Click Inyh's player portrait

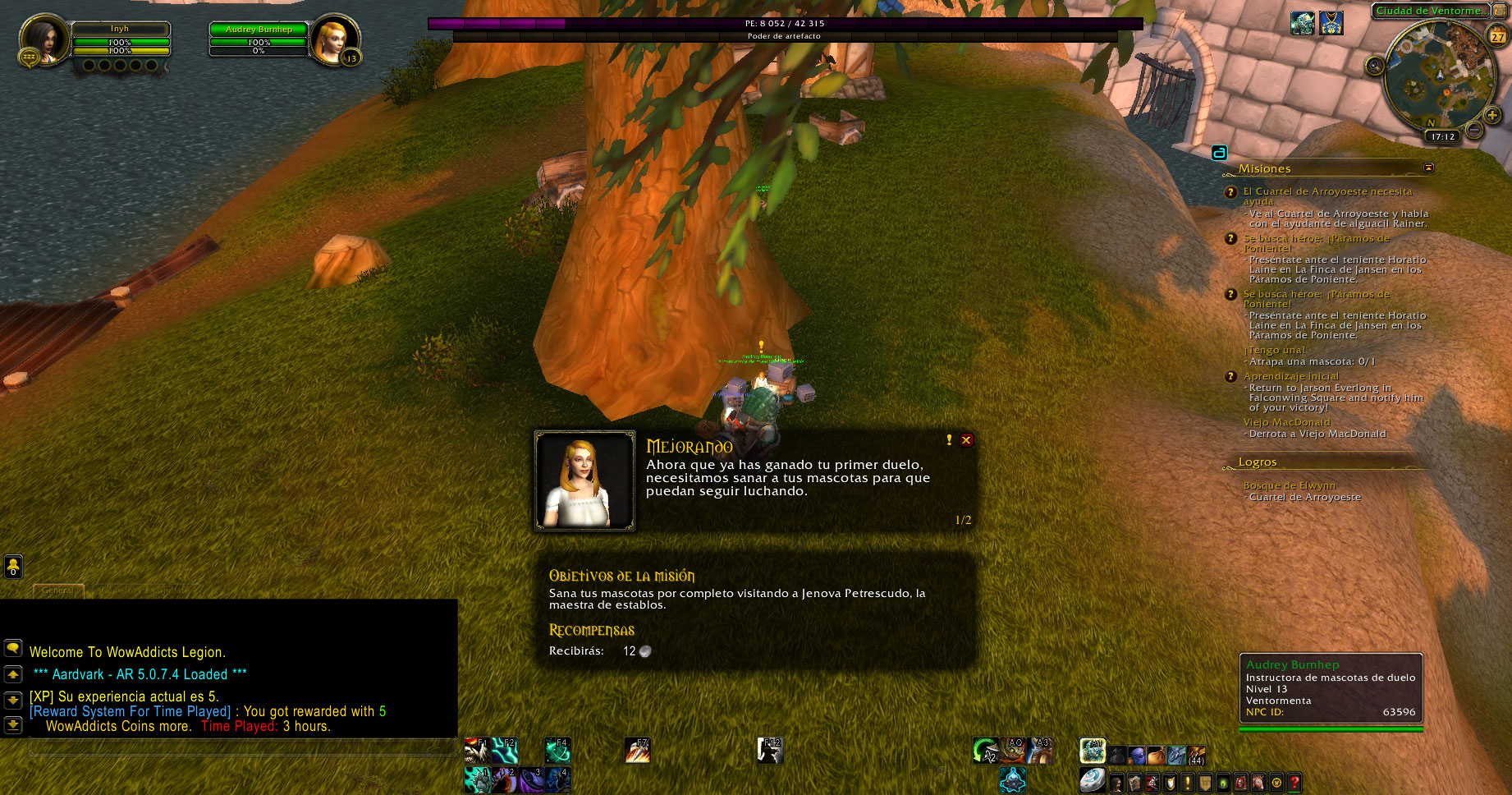click(44, 39)
